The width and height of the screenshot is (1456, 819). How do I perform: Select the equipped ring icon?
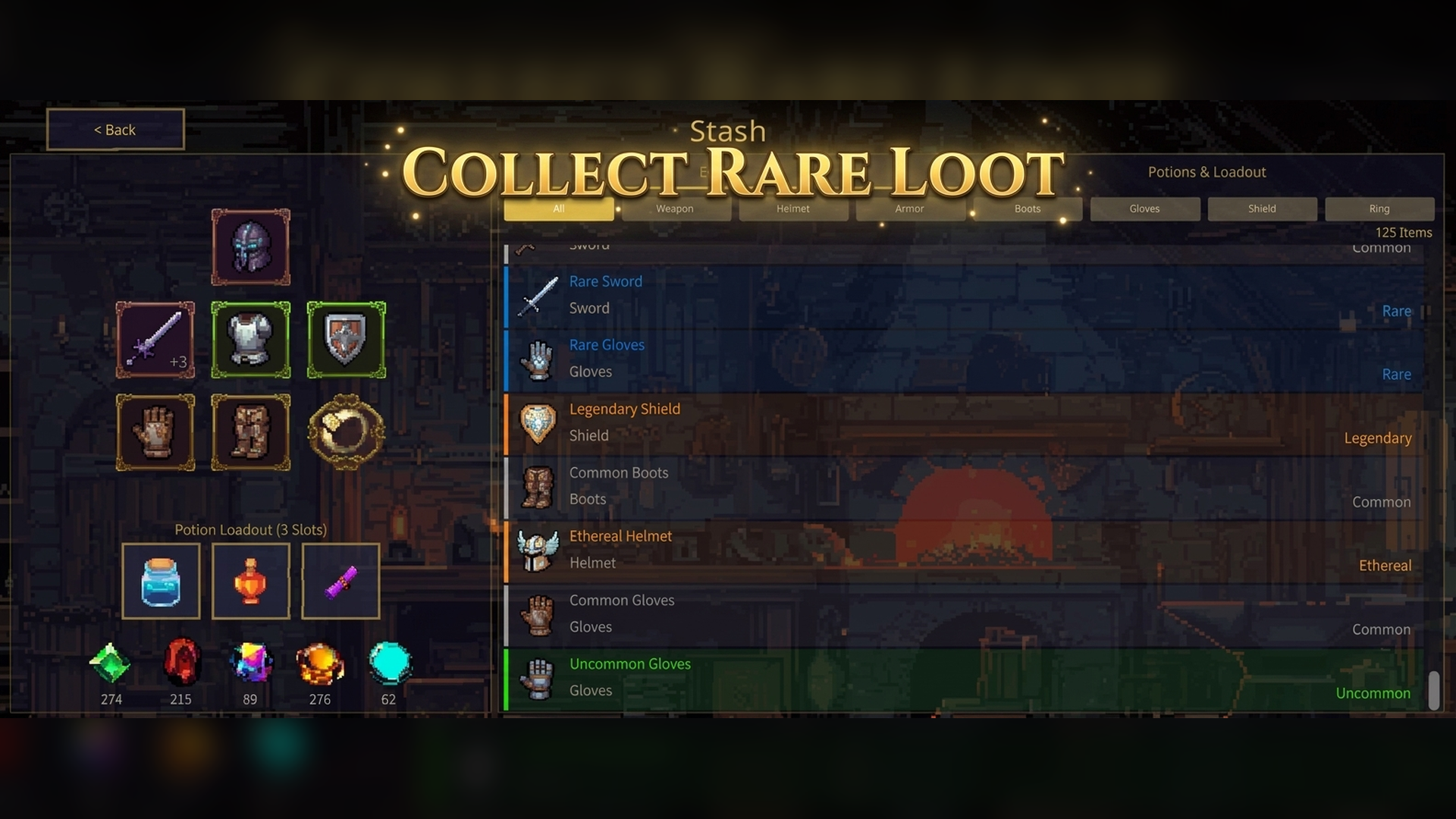tap(345, 433)
